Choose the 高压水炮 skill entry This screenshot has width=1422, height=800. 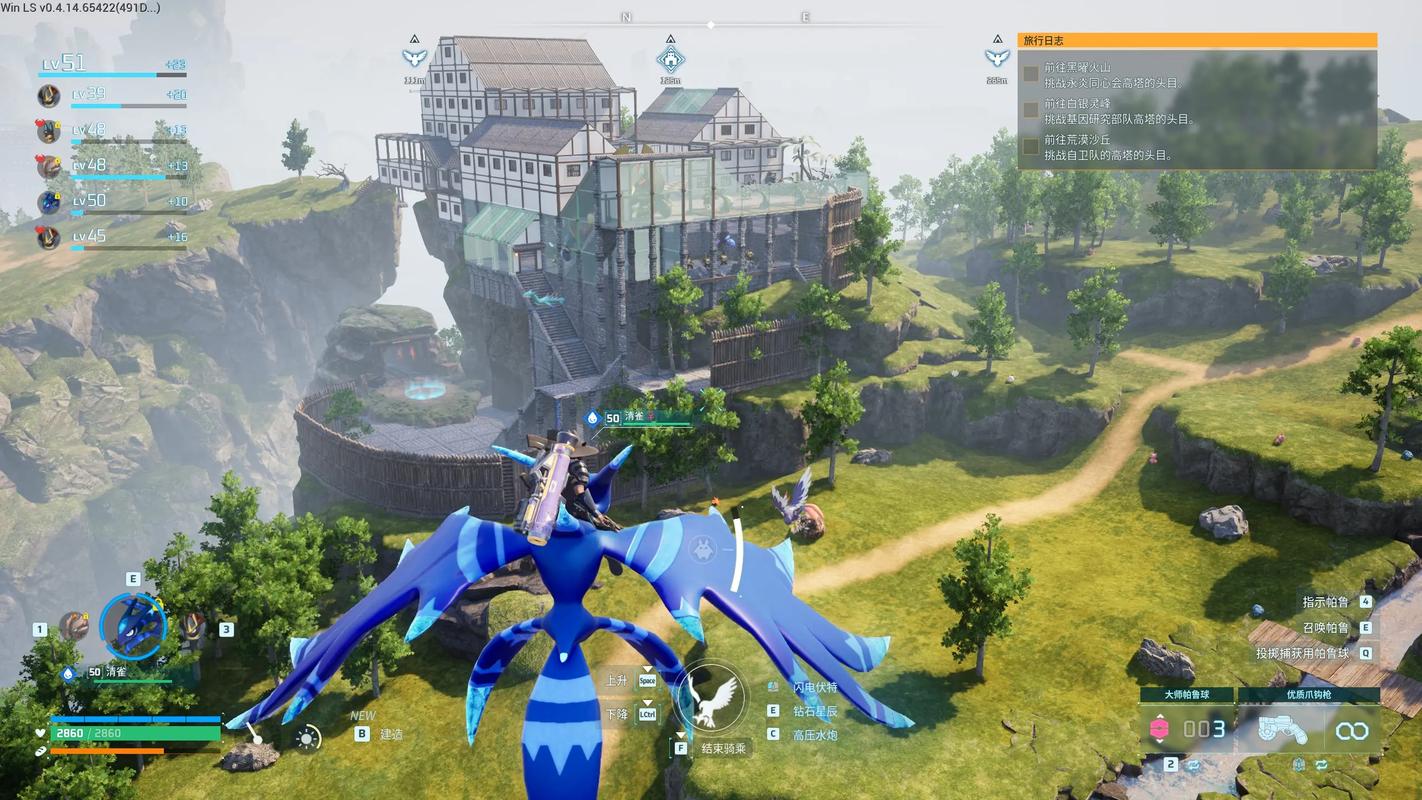pyautogui.click(x=815, y=735)
